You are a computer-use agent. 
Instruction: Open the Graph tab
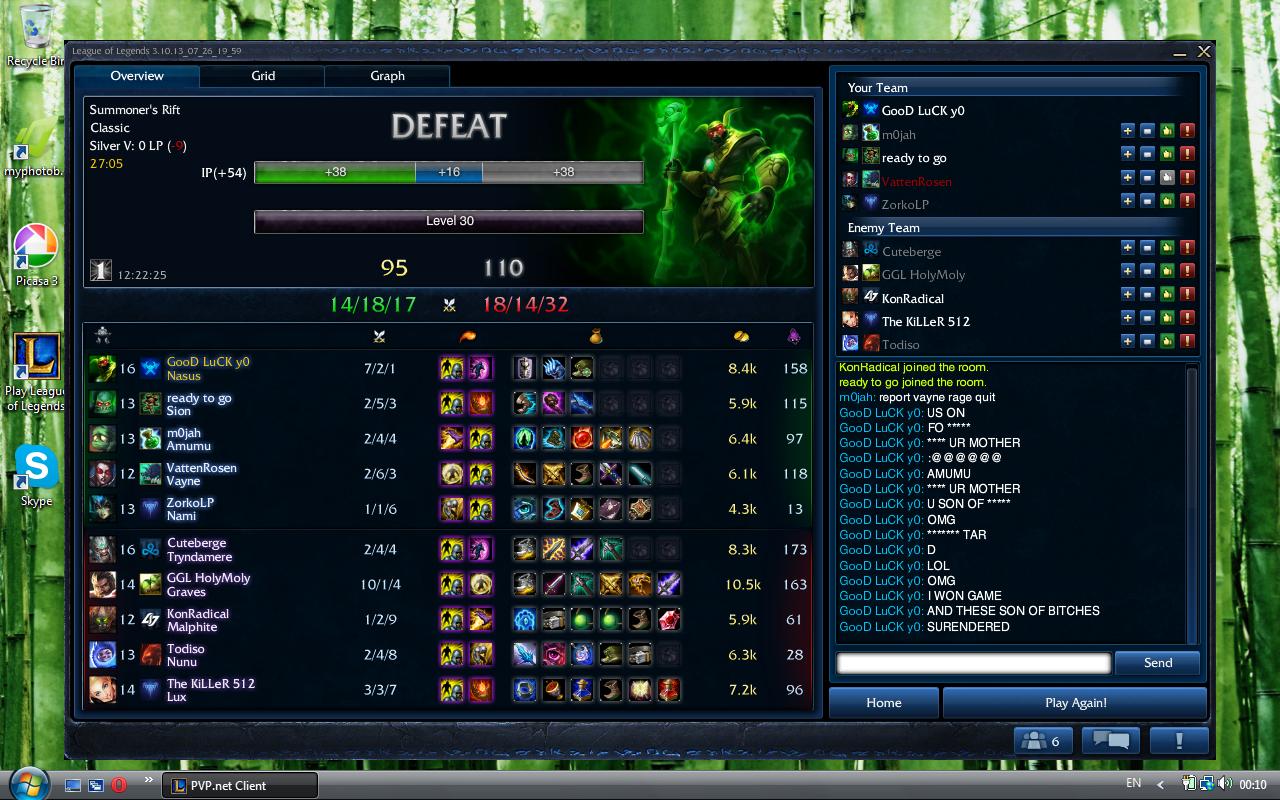[x=387, y=76]
